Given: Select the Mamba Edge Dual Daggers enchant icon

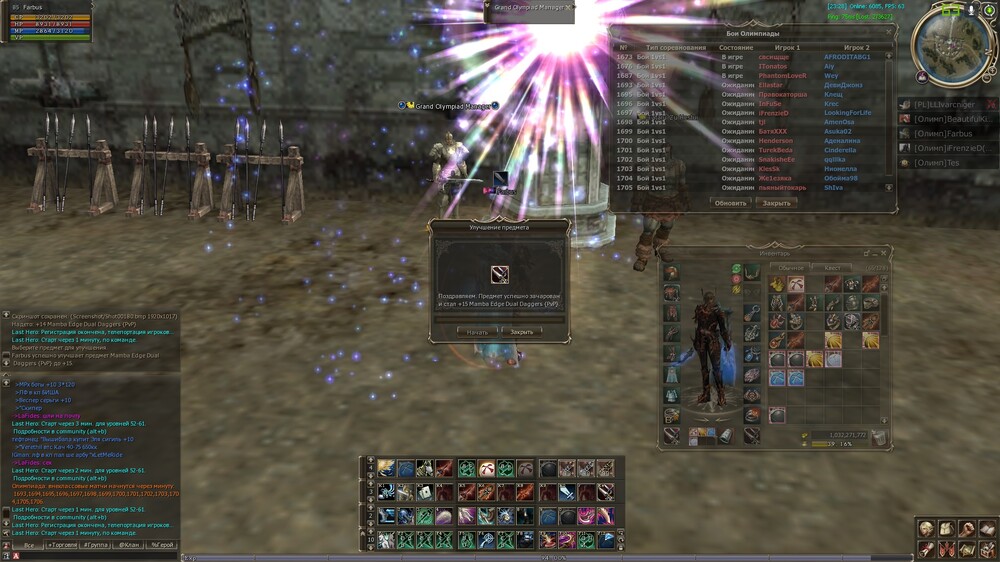Looking at the screenshot, I should tap(500, 275).
